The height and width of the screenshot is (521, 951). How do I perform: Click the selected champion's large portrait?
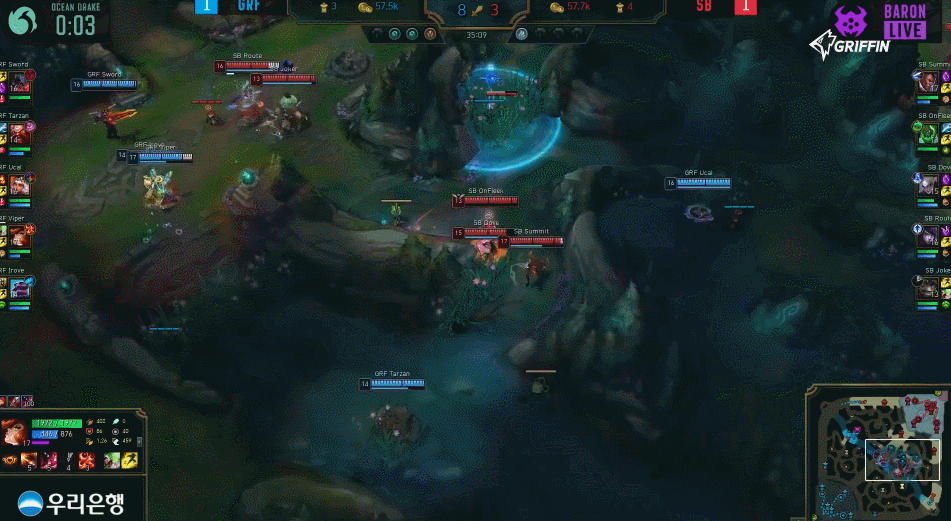(14, 433)
